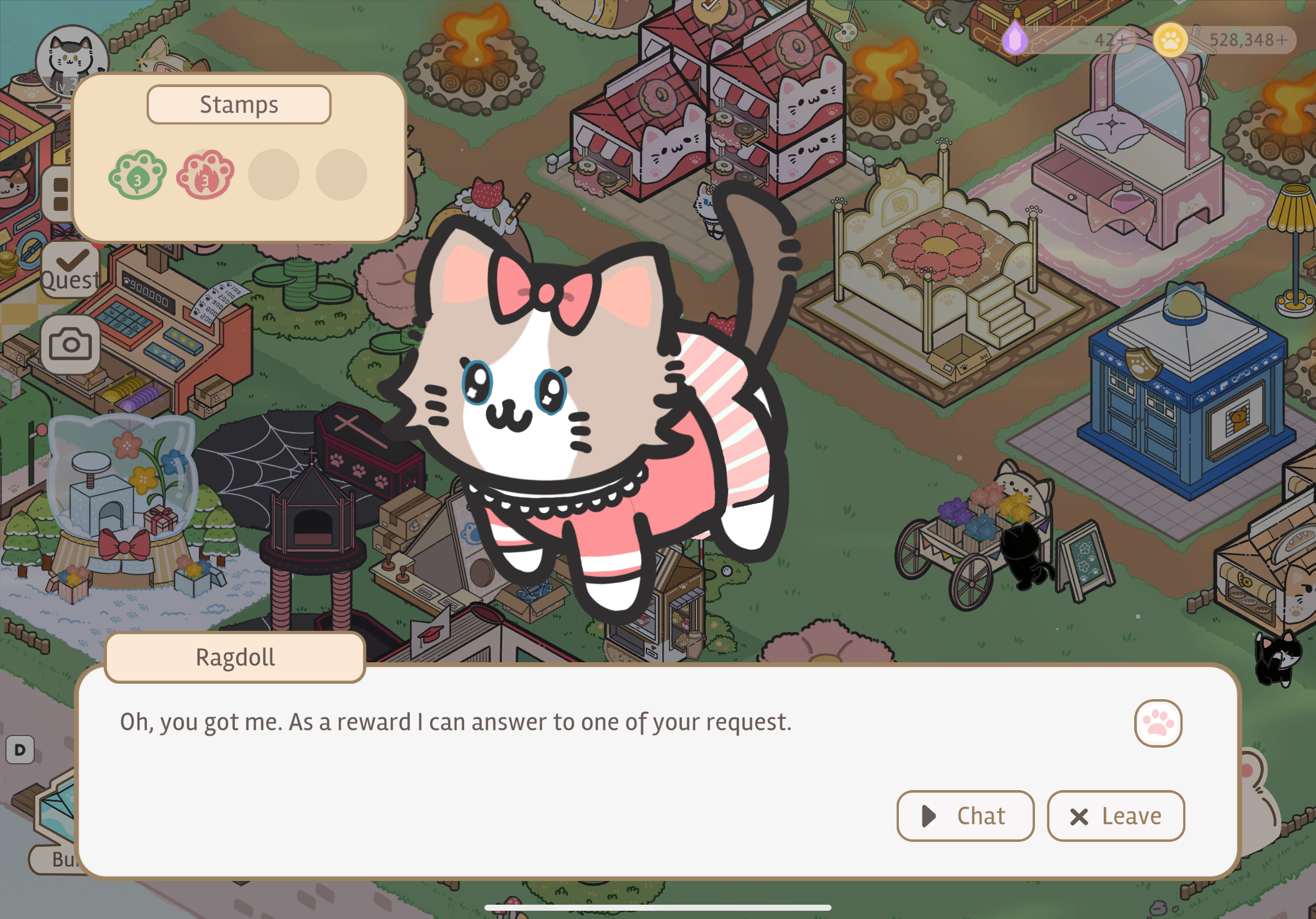This screenshot has height=919, width=1316.
Task: Leave the conversation with Ragdoll
Action: tap(1115, 815)
